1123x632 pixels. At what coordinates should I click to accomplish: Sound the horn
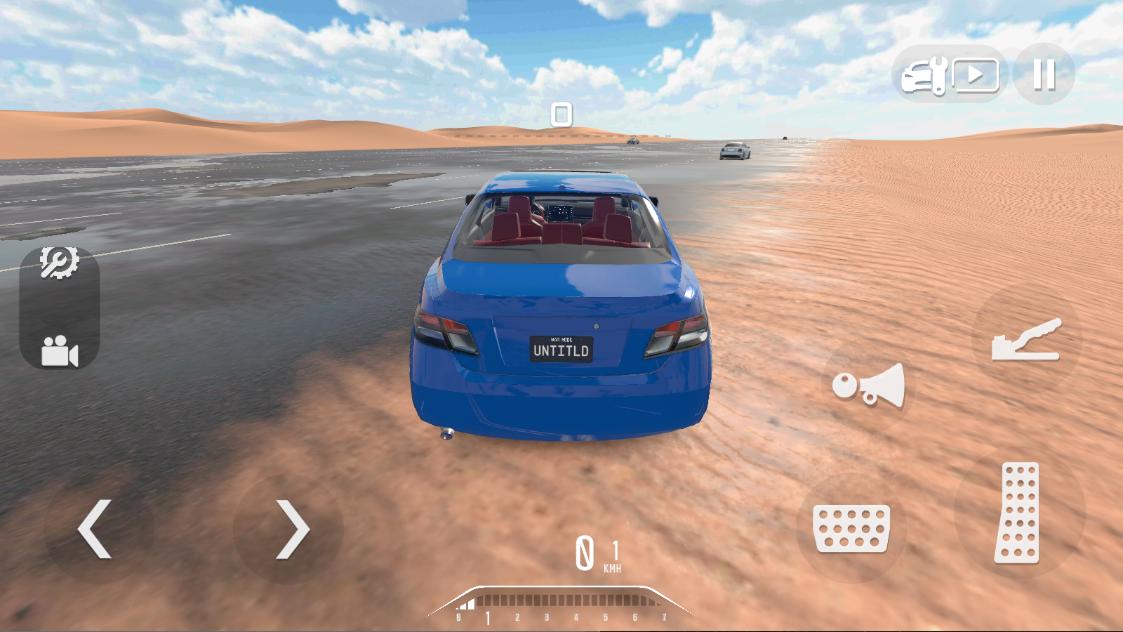(x=868, y=385)
